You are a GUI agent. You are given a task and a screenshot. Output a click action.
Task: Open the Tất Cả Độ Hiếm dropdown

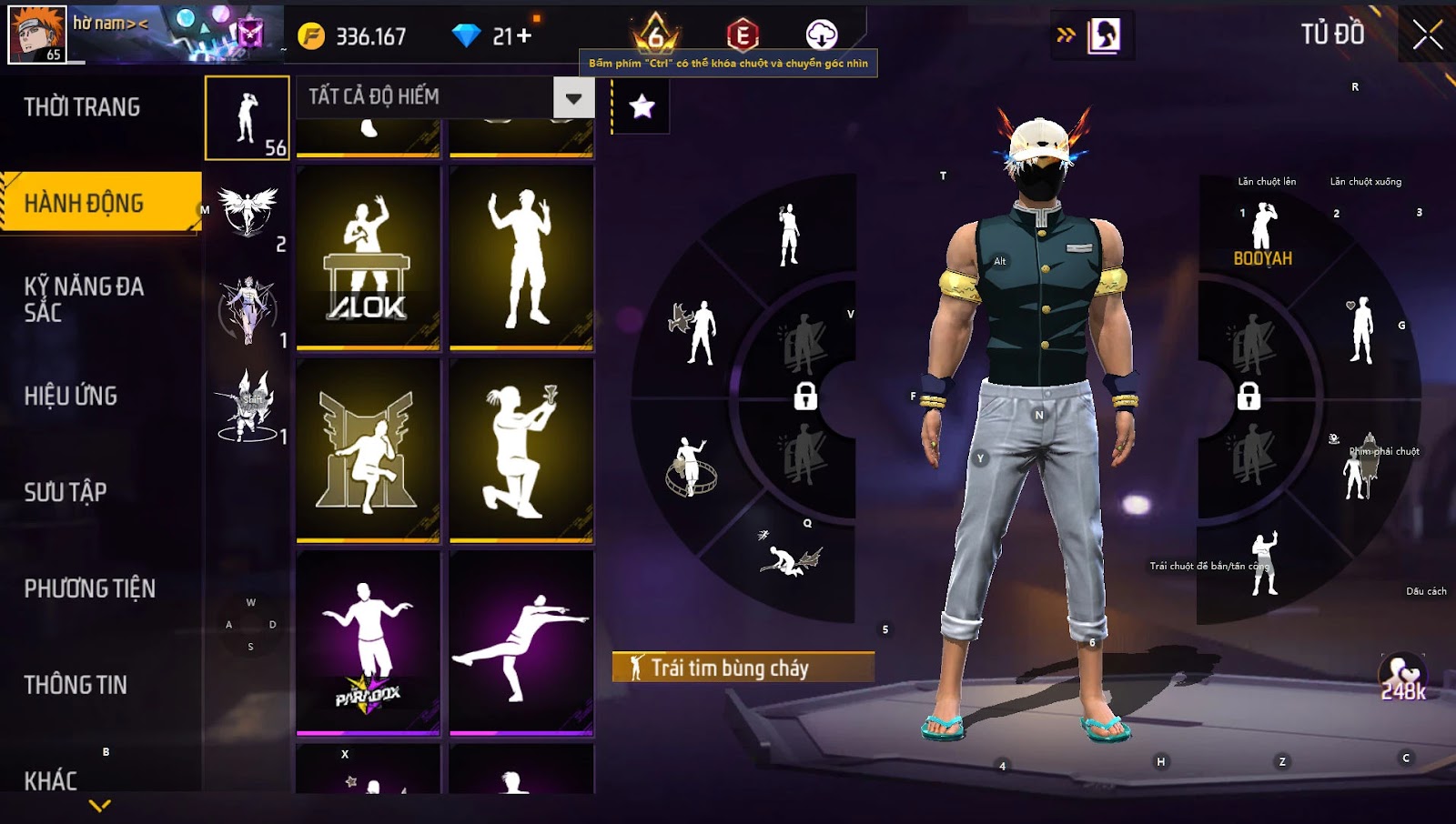point(573,97)
